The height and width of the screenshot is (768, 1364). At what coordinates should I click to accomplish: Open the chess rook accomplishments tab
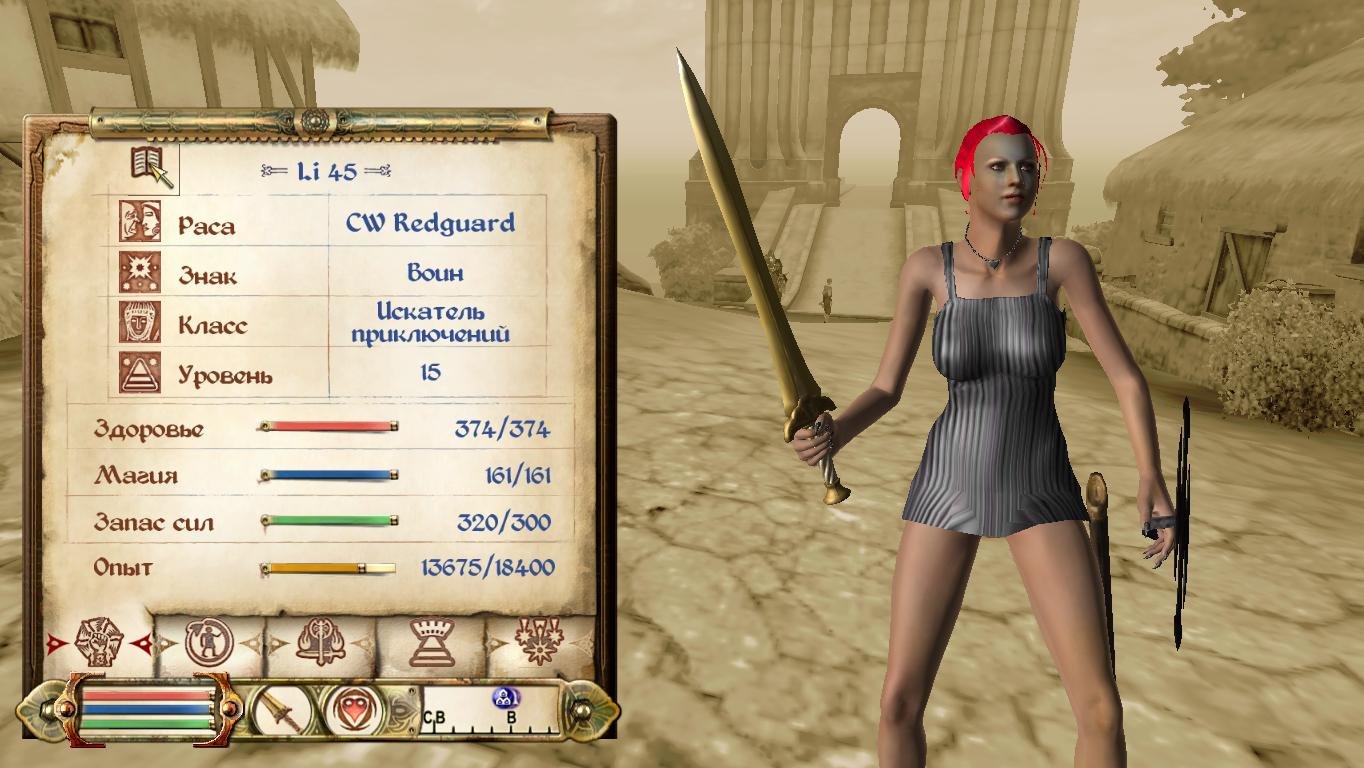432,643
